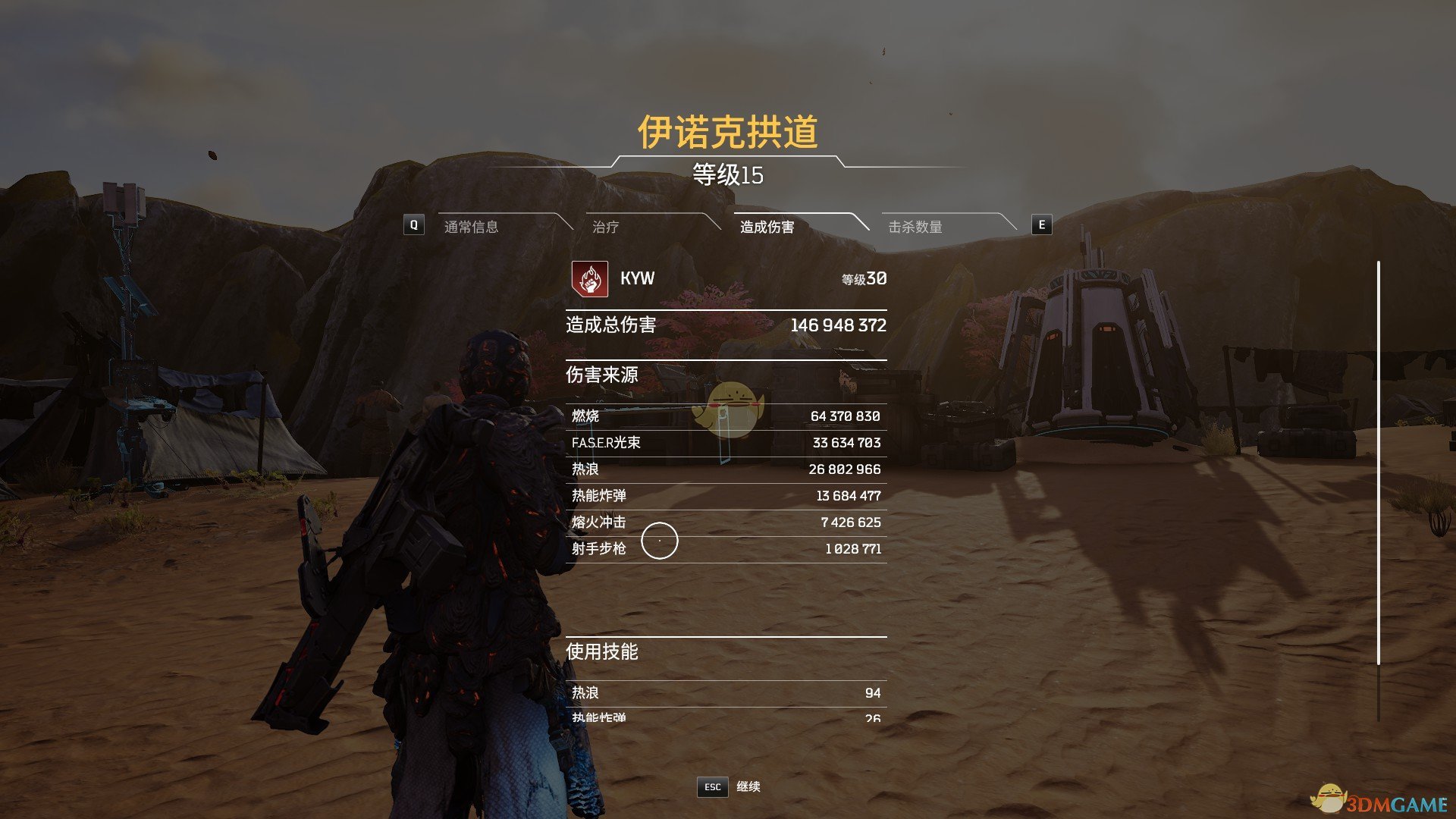
Task: Select the 熔火冲击 damage row
Action: coord(726,522)
